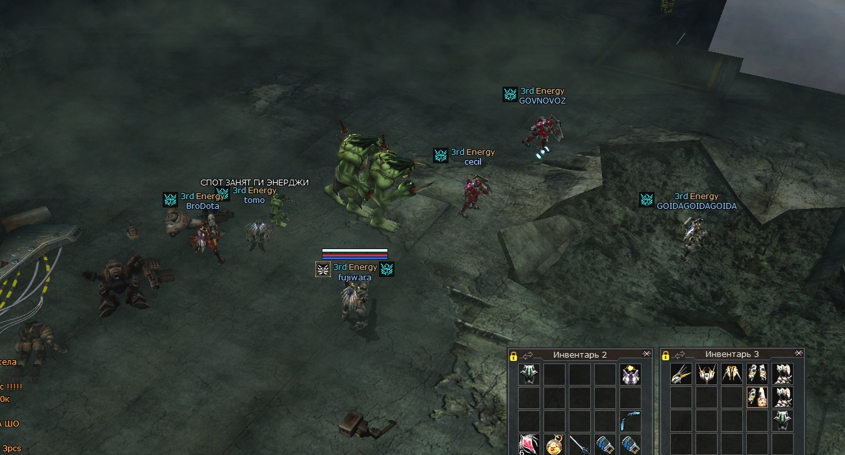
Task: Click the swap arrows on Инвентарь 3
Action: (x=679, y=355)
